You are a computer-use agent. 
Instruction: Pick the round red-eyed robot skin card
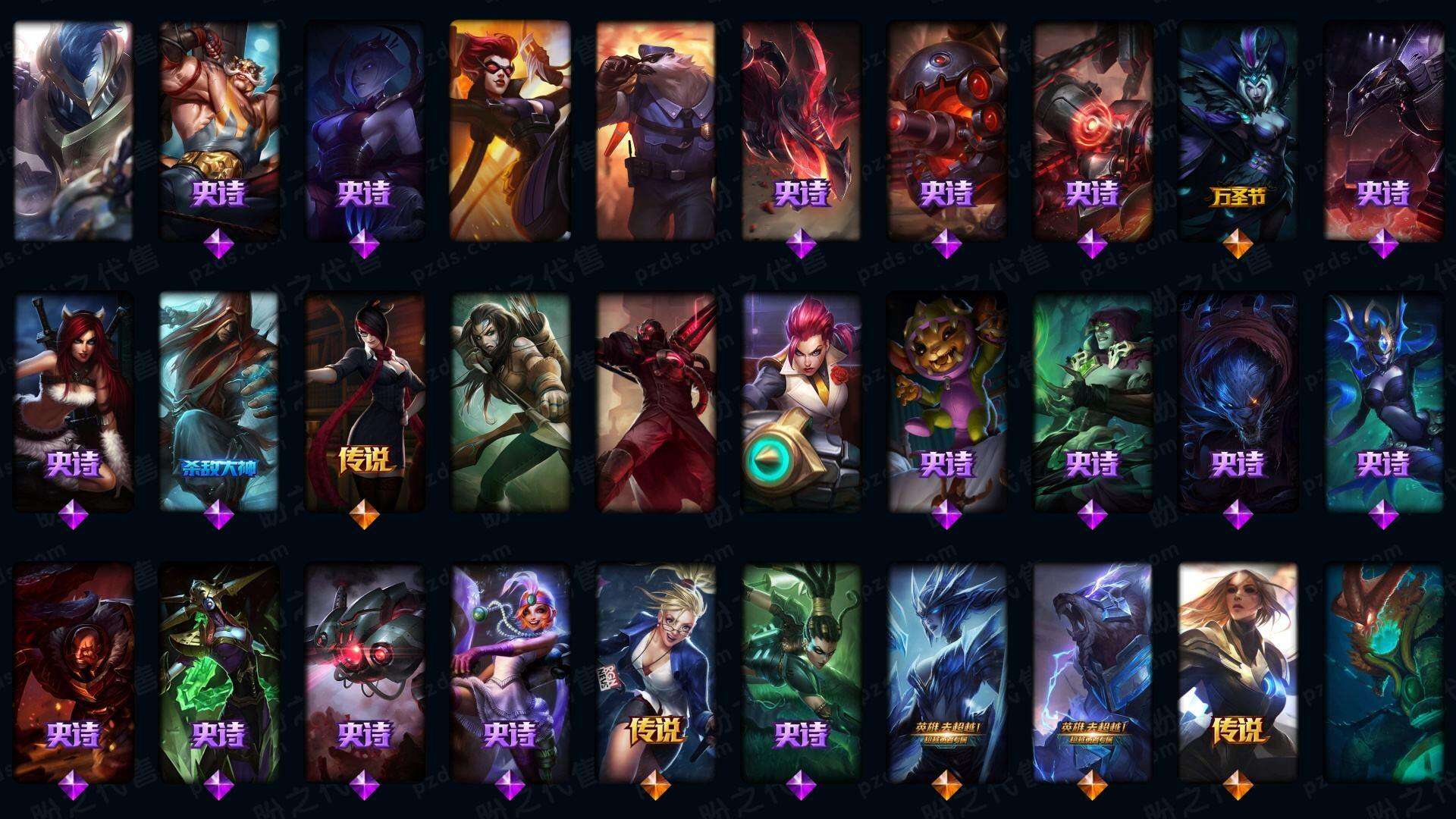click(946, 130)
